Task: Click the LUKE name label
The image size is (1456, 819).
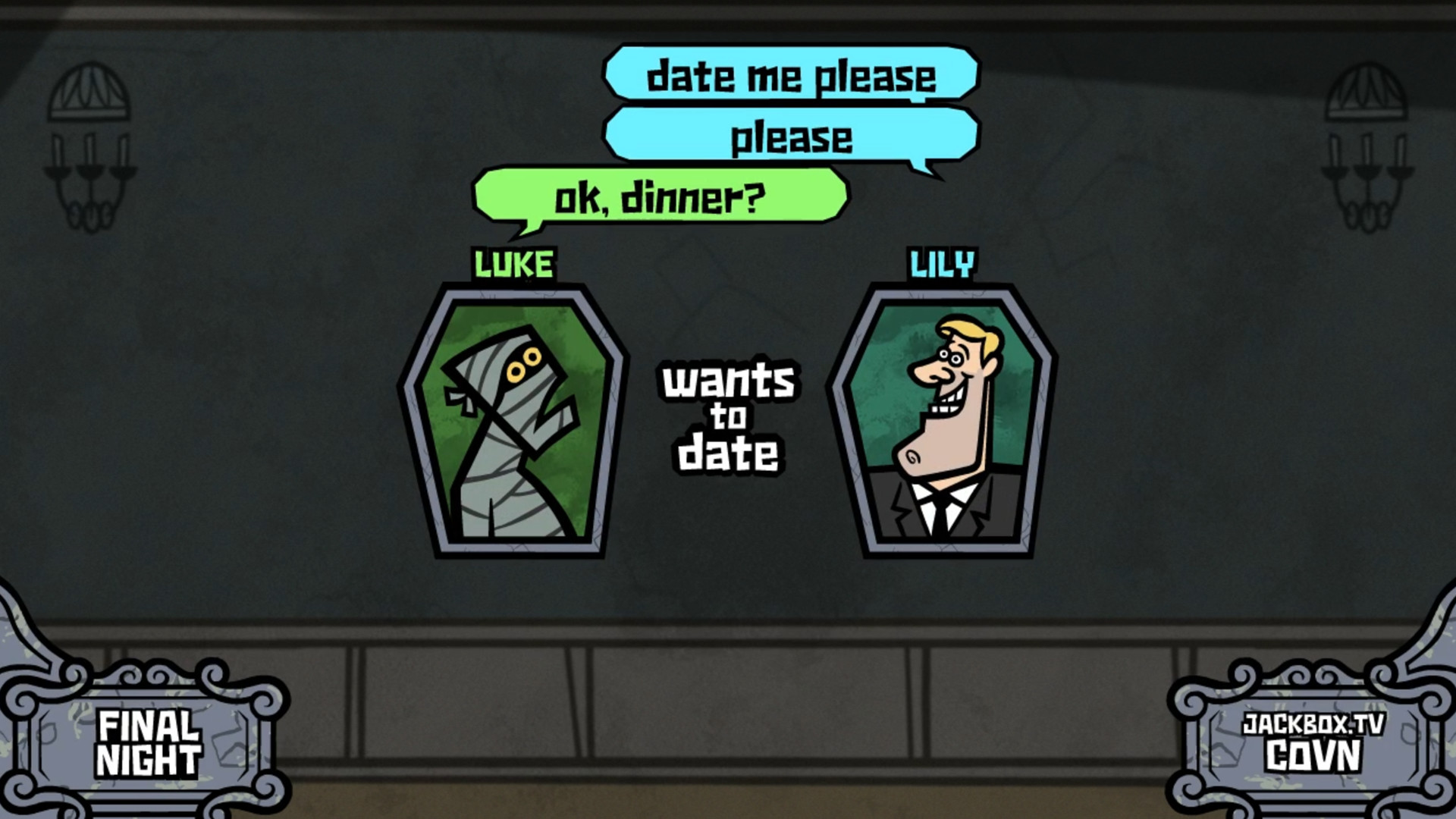Action: (514, 263)
